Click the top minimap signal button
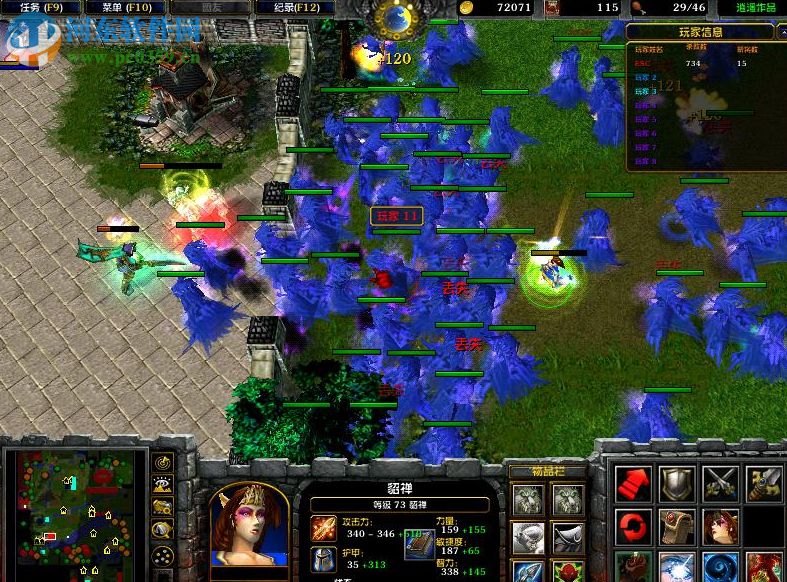The image size is (787, 582). point(162,464)
